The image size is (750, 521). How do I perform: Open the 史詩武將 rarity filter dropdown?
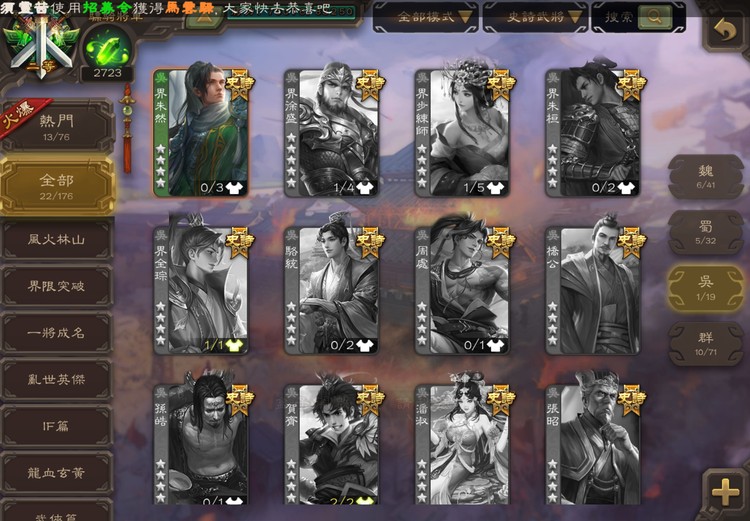(x=534, y=17)
